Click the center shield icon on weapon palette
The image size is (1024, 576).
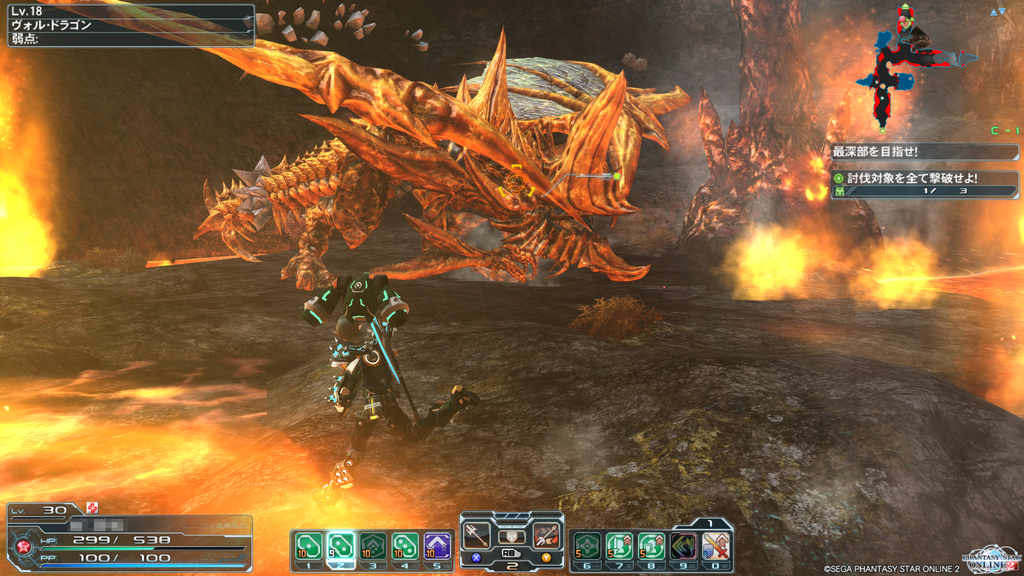point(512,536)
